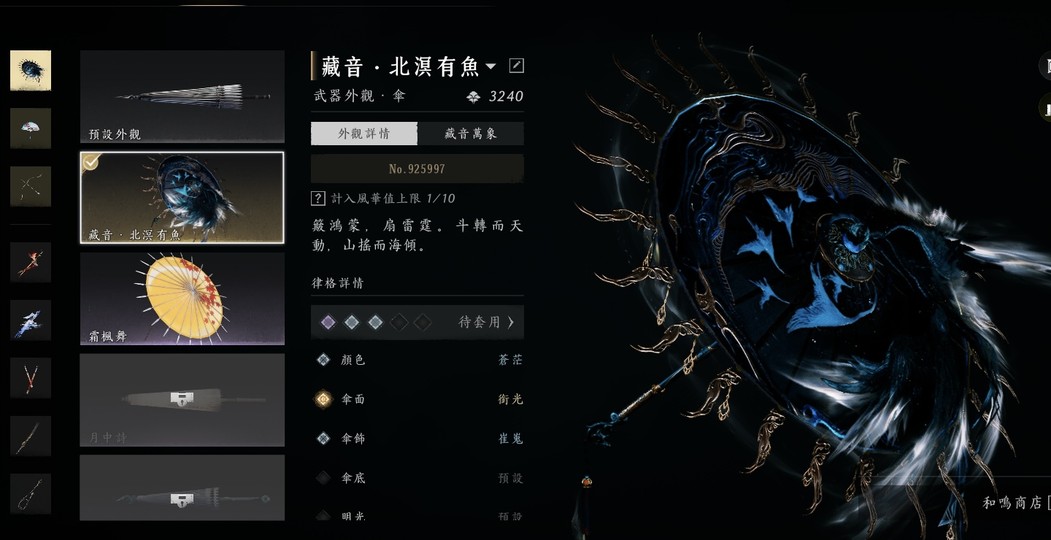Choose the blue glowing sword category

(x=30, y=320)
